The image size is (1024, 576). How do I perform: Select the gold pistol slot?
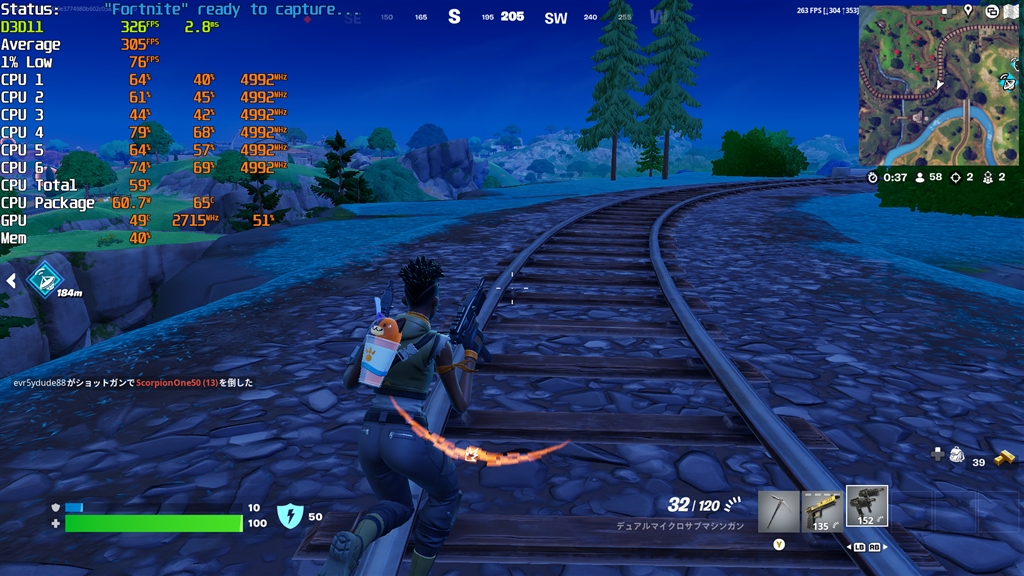822,510
